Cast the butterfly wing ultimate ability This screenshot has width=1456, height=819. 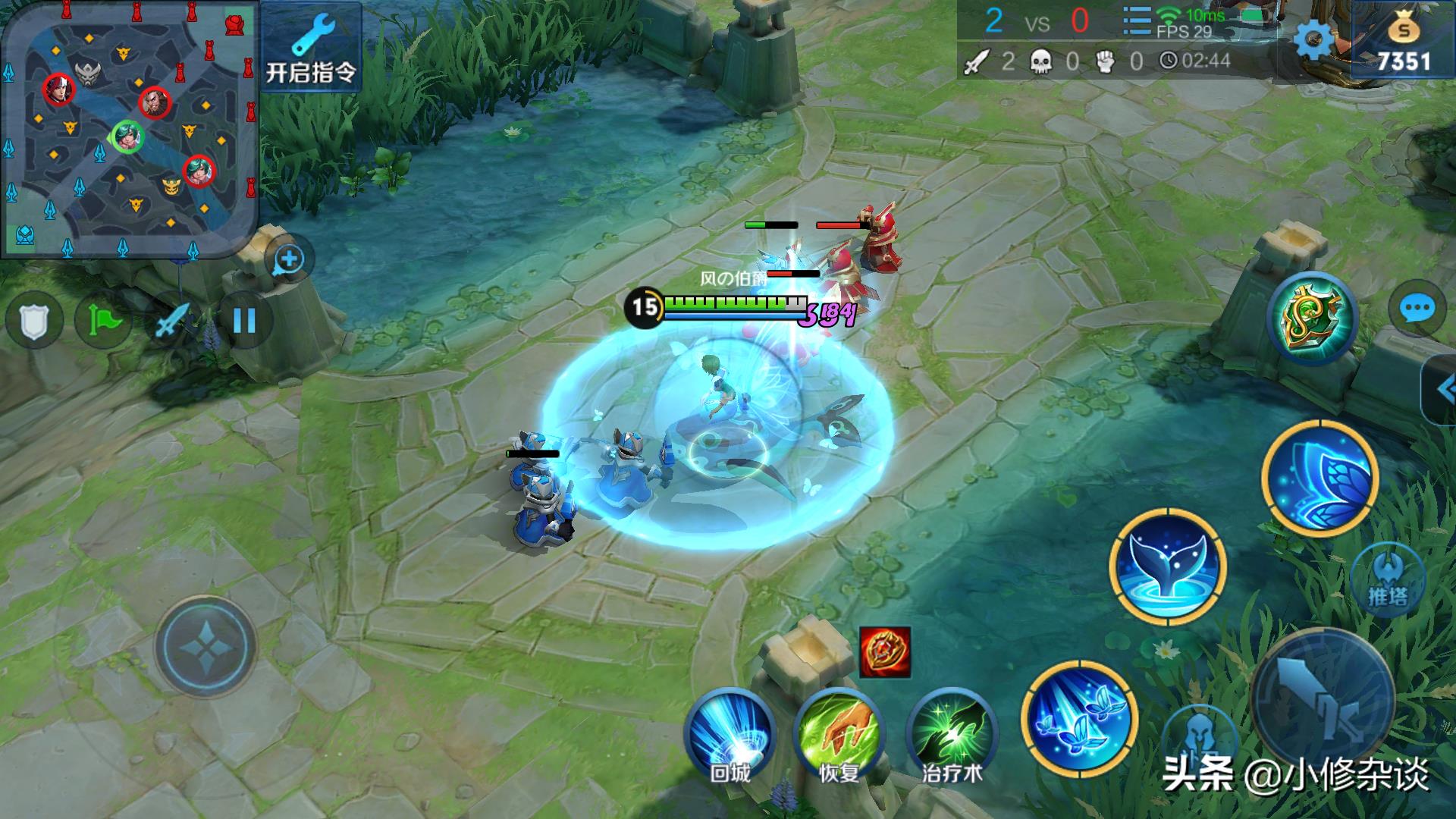point(1320,478)
